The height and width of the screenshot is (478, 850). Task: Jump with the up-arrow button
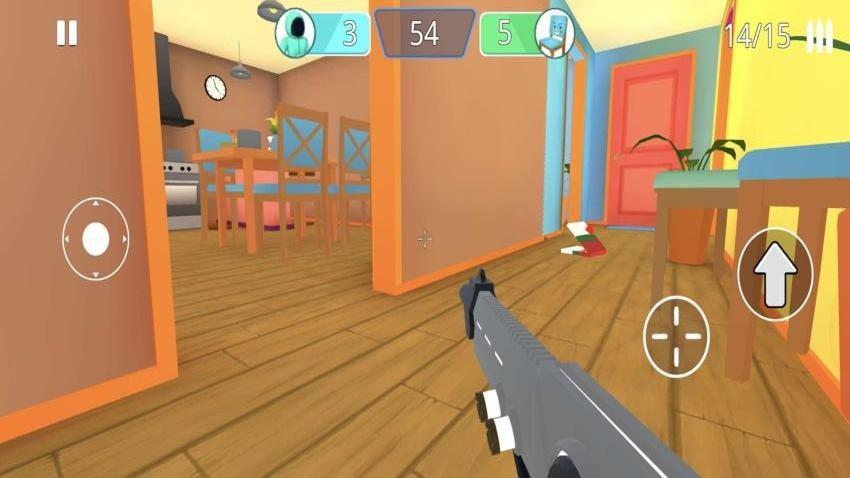(775, 275)
